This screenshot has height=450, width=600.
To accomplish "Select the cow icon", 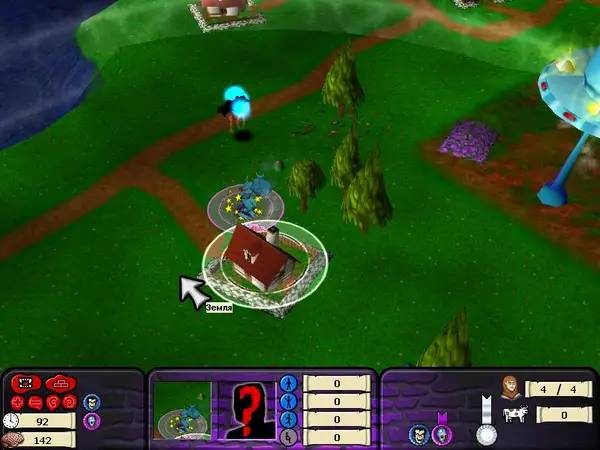I will [x=514, y=413].
